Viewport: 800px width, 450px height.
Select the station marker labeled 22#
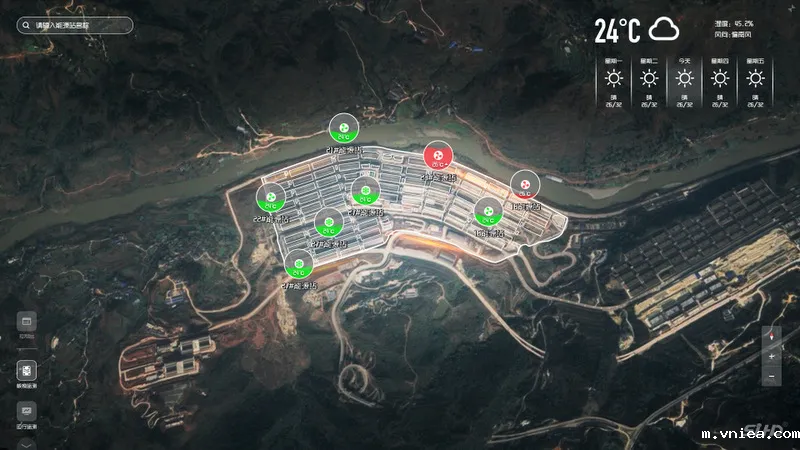271,196
